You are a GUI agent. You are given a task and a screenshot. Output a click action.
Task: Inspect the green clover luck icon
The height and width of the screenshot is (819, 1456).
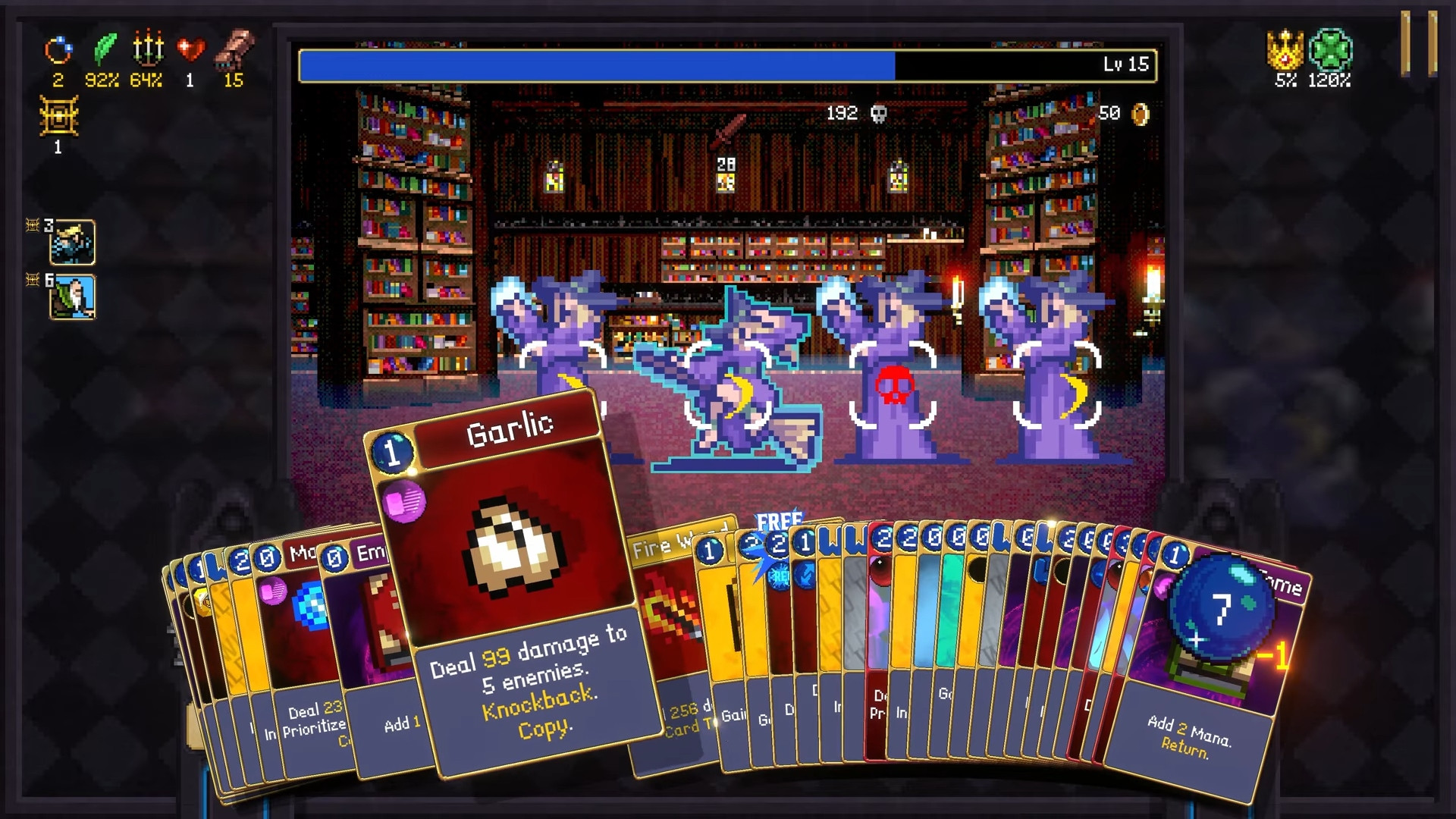click(x=1330, y=50)
